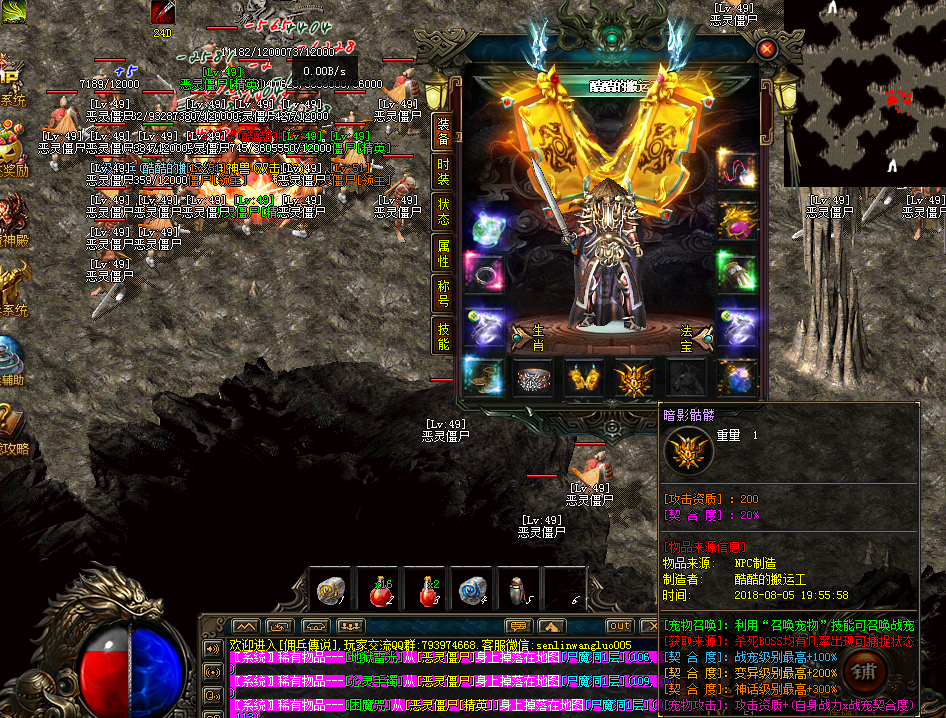946x718 pixels.
Task: Use the x16 red potion in hotbar
Action: (381, 591)
